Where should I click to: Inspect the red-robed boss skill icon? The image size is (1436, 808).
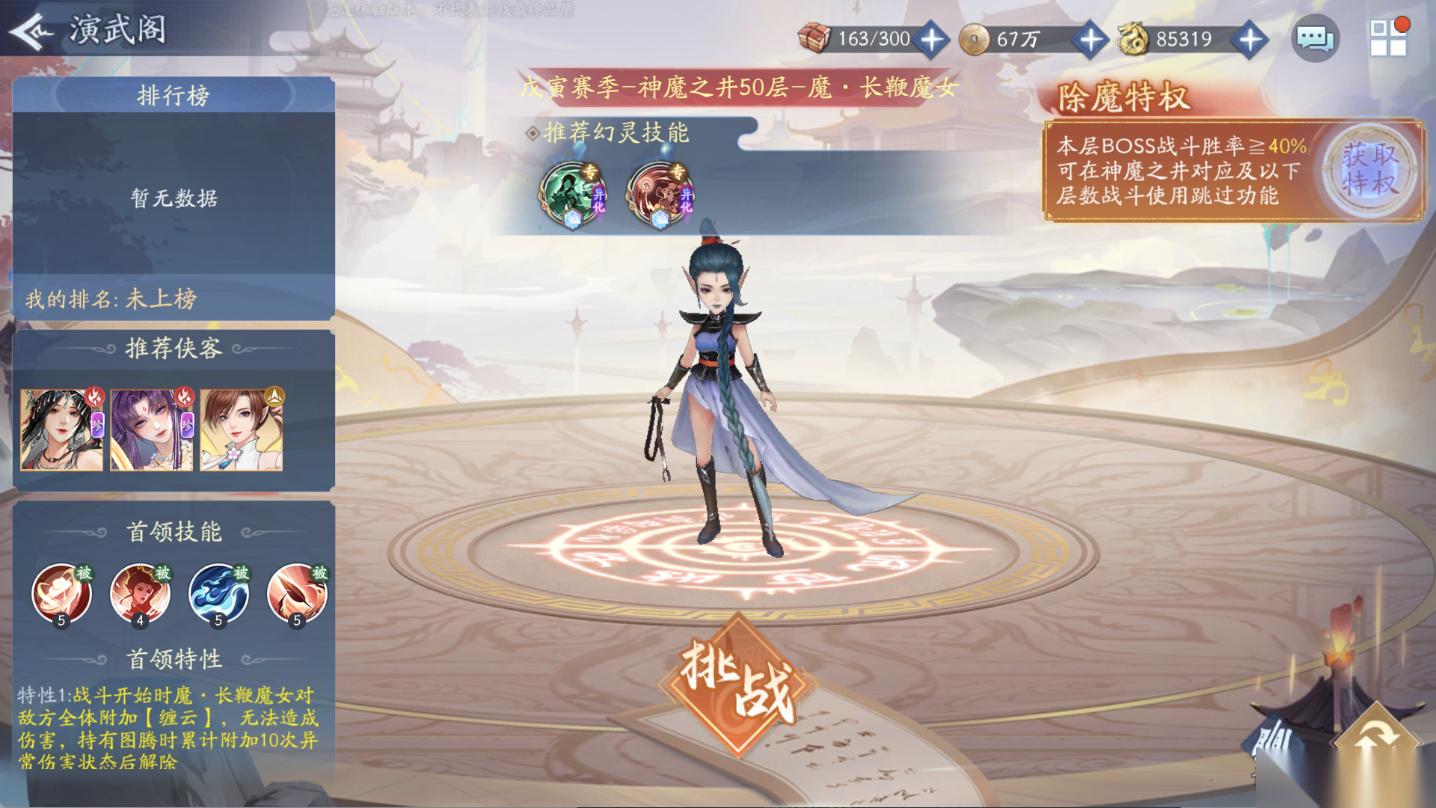click(141, 592)
